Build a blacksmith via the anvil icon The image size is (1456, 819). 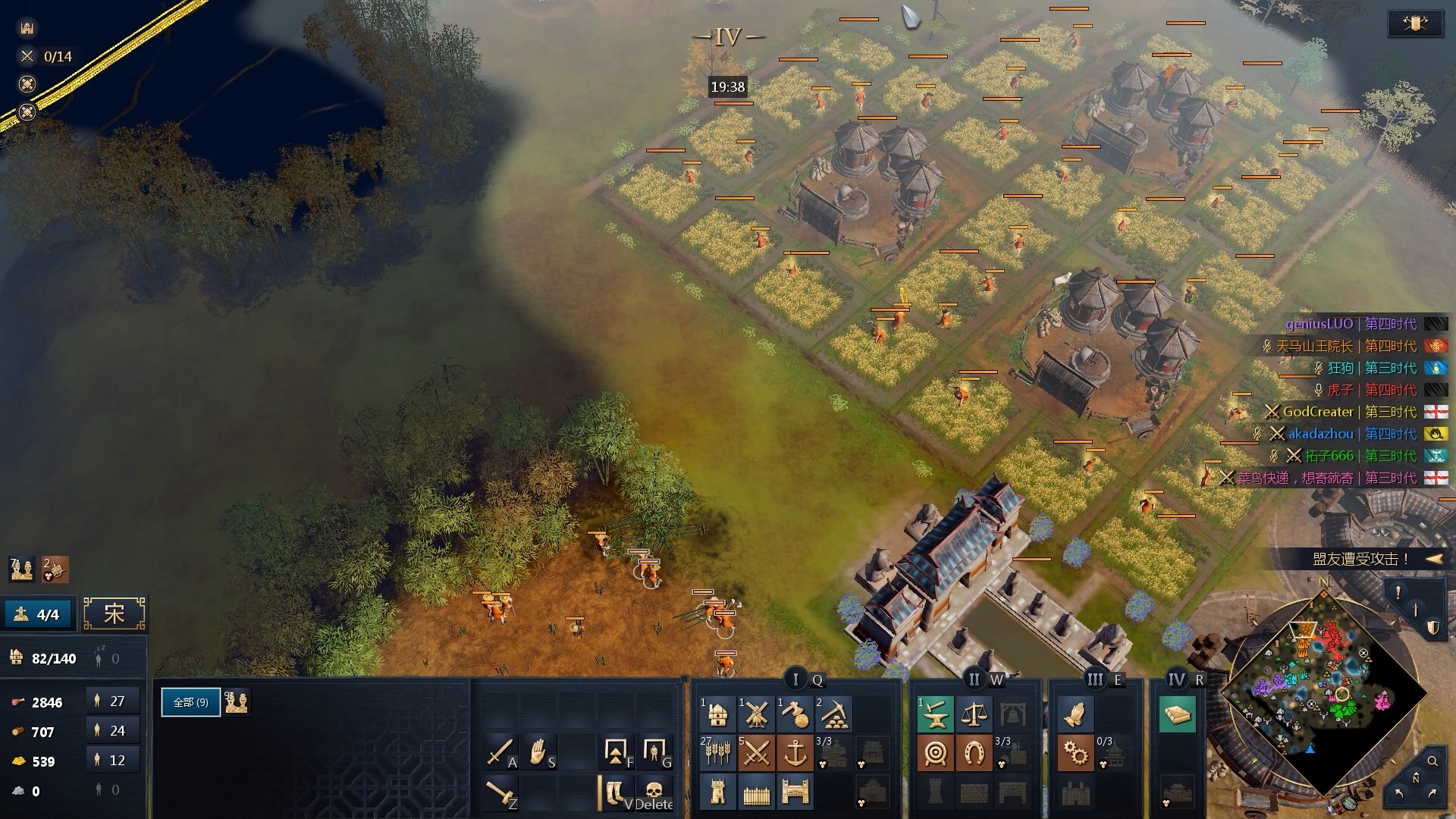point(935,714)
